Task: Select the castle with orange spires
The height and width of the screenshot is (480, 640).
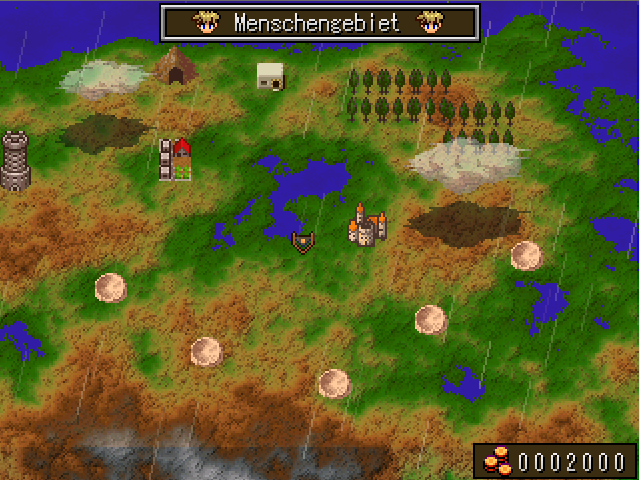Action: pos(366,226)
